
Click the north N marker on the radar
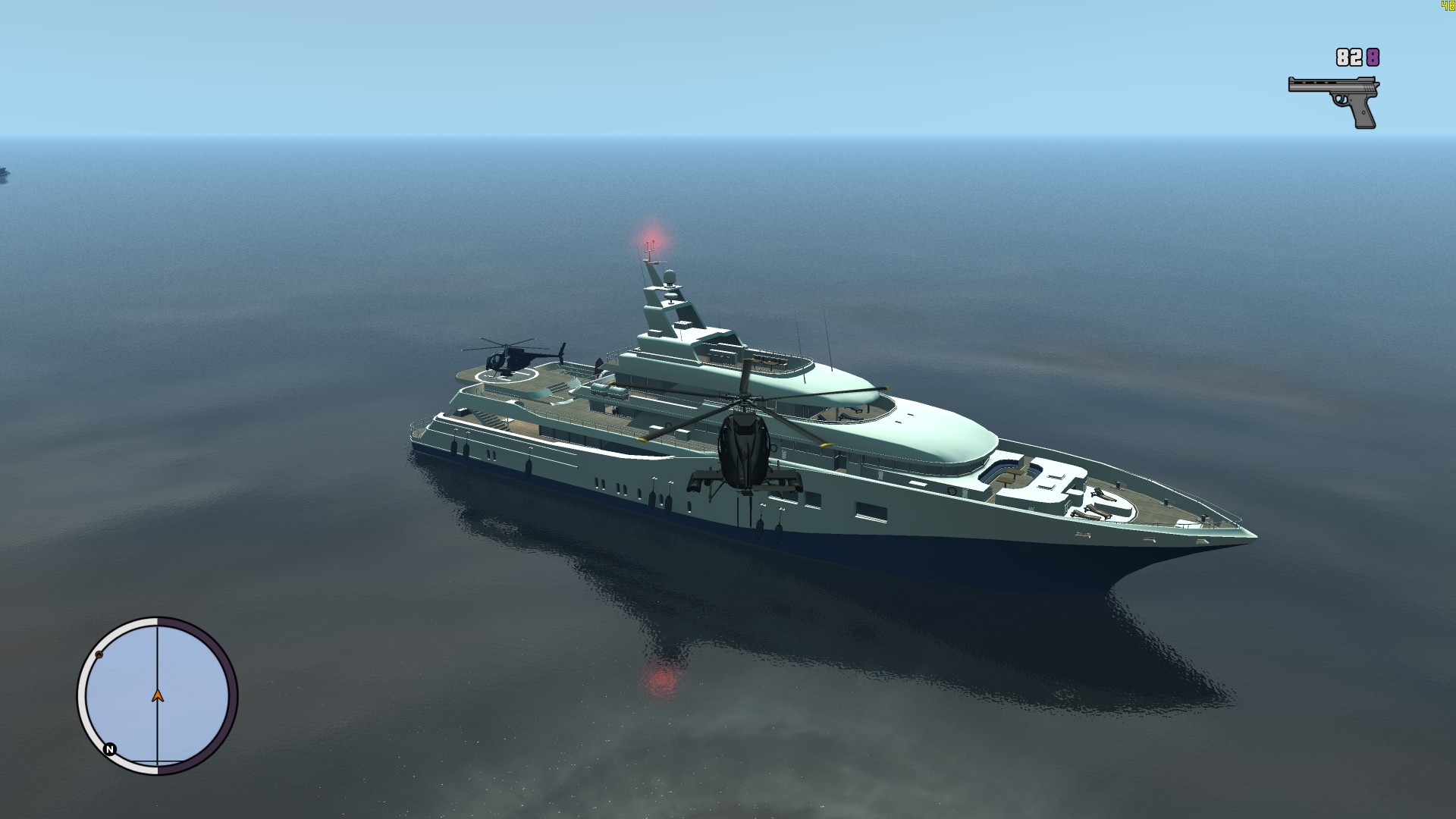coord(110,749)
